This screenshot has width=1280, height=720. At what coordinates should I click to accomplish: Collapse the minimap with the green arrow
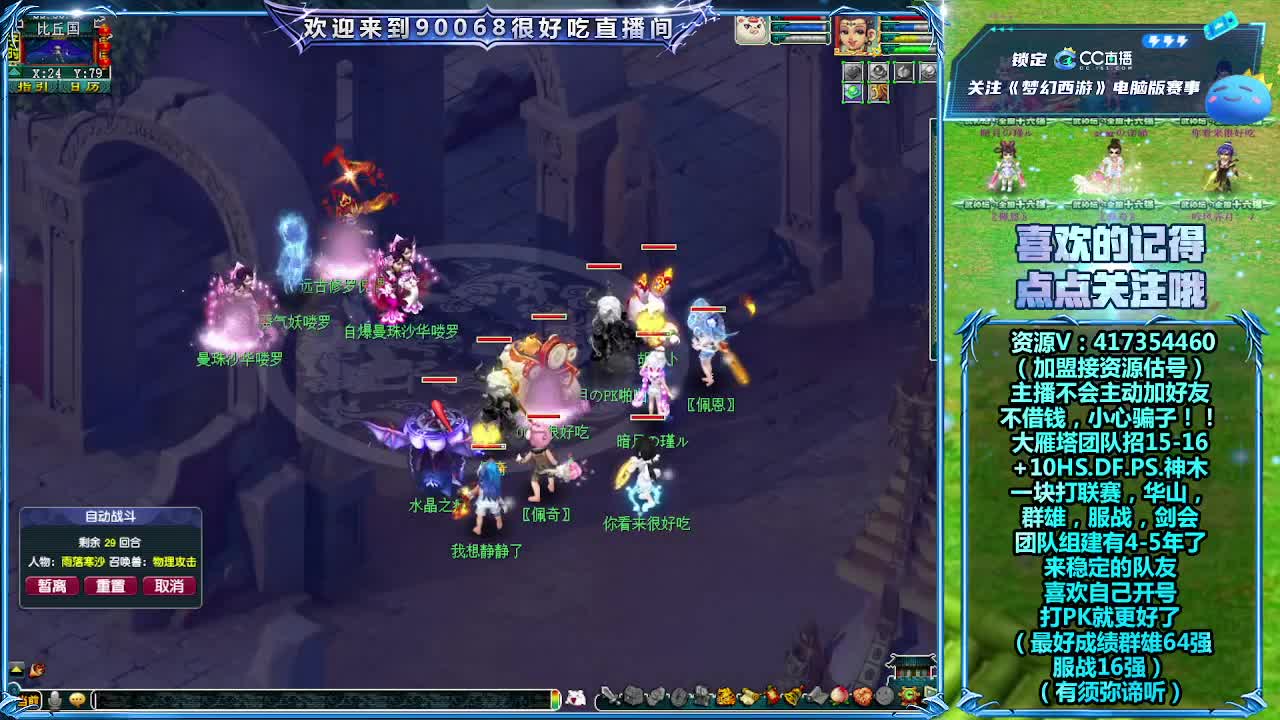pos(13,71)
